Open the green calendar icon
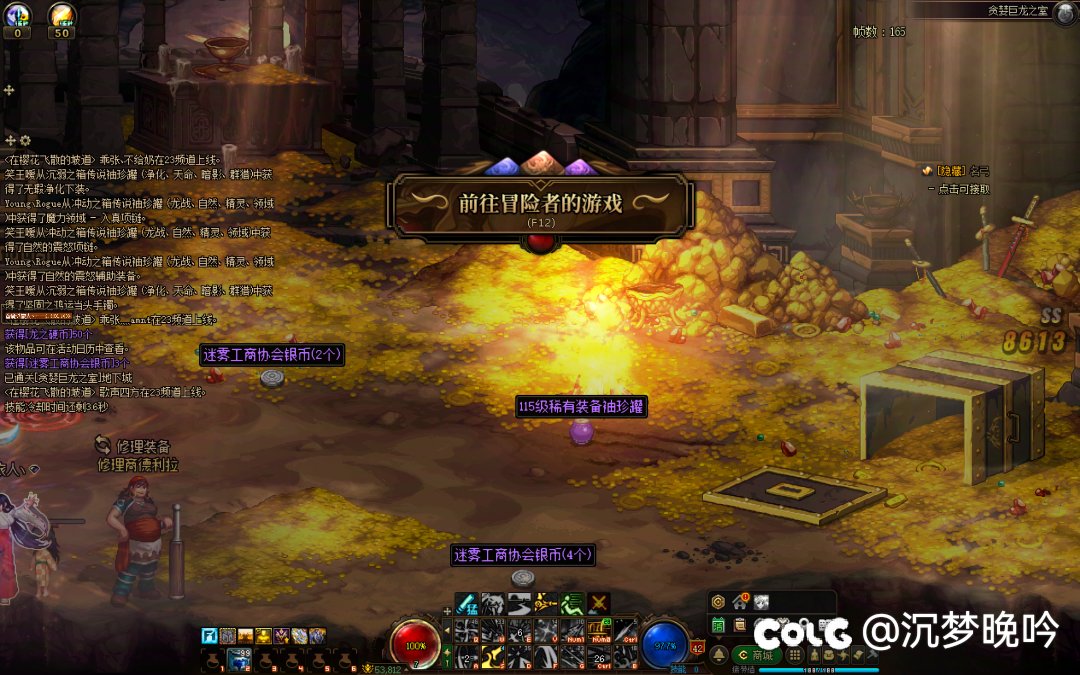The width and height of the screenshot is (1080, 675). (x=718, y=624)
